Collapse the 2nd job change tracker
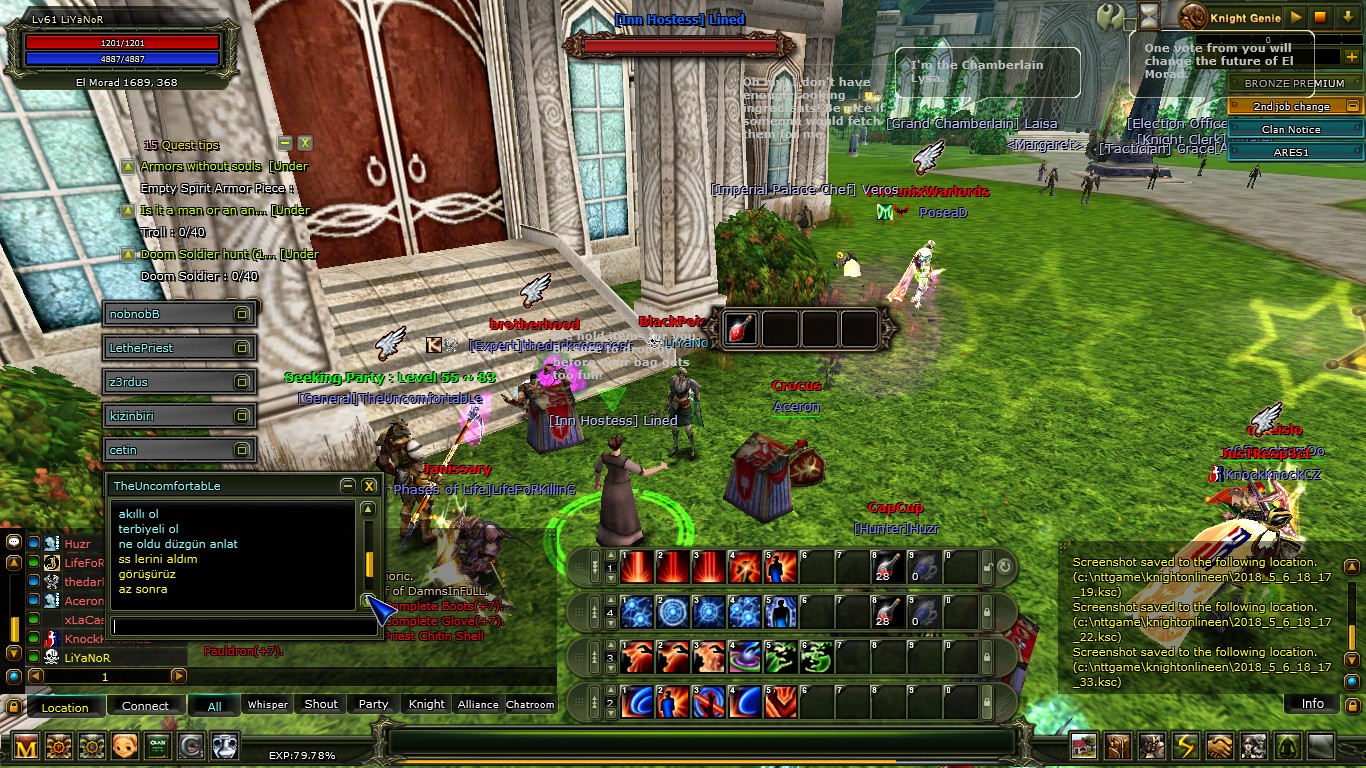The image size is (1366, 768). click(x=1353, y=106)
